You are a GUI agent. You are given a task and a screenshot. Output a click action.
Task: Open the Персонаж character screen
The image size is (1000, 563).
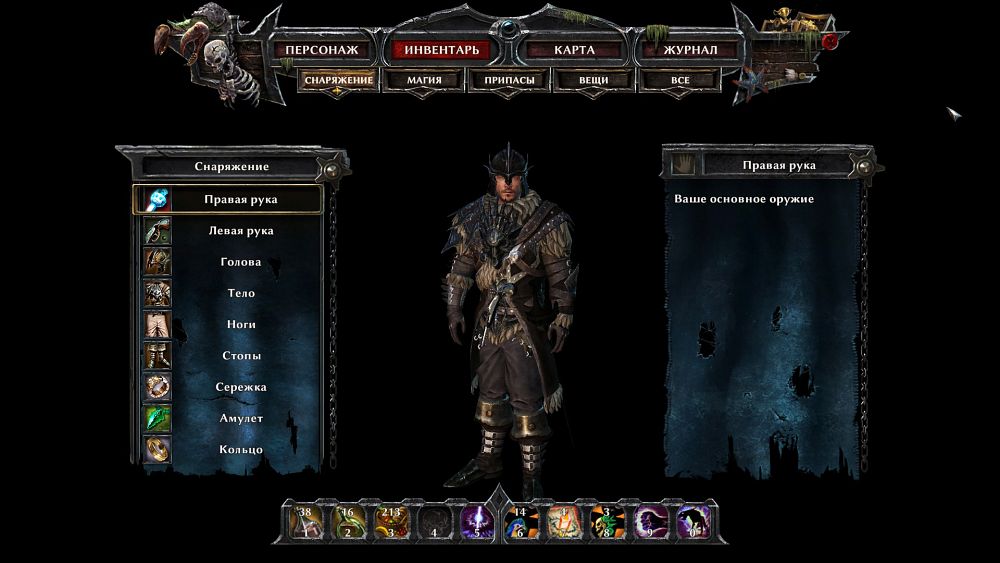(321, 49)
